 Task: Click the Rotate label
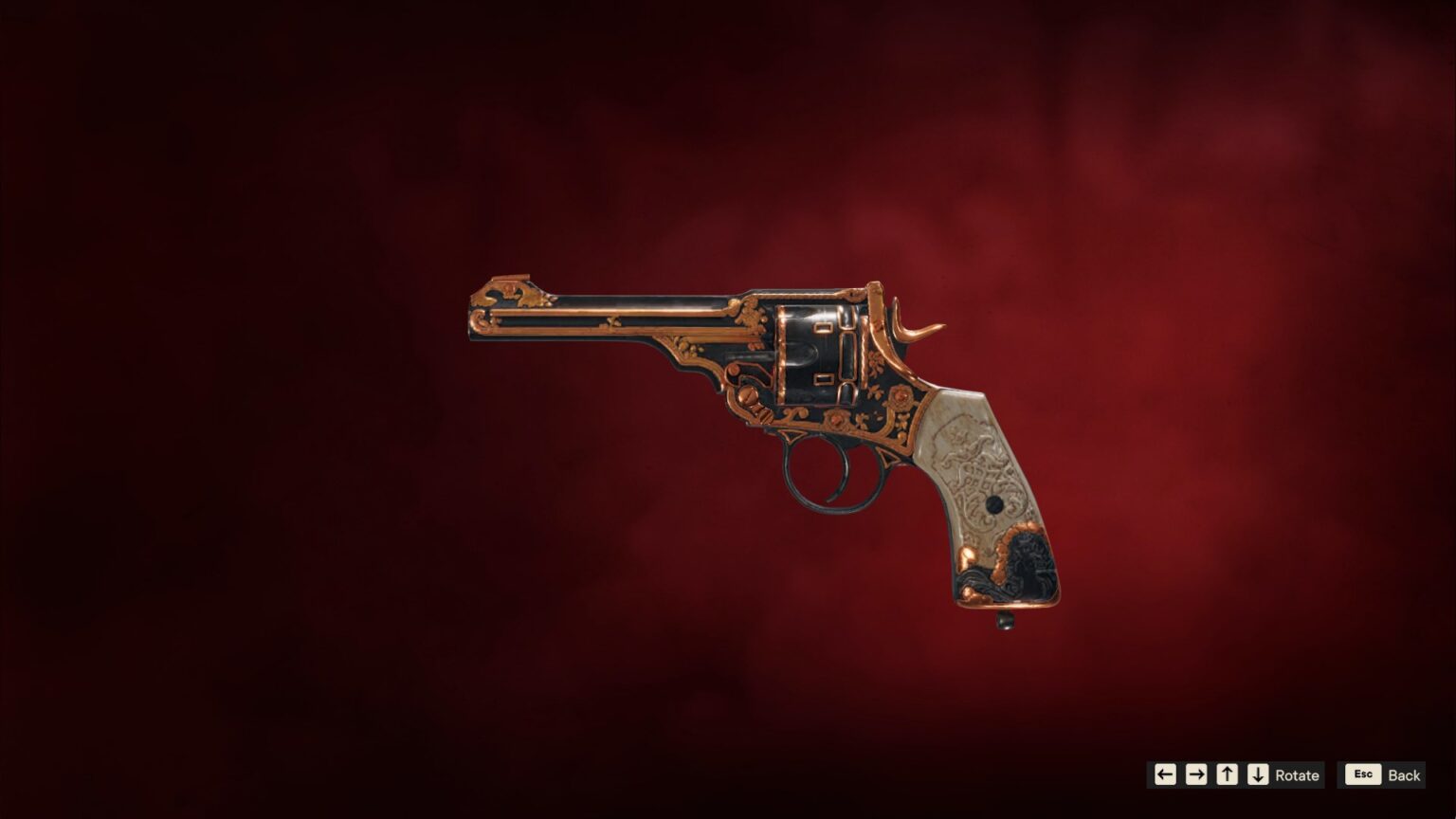[1297, 774]
